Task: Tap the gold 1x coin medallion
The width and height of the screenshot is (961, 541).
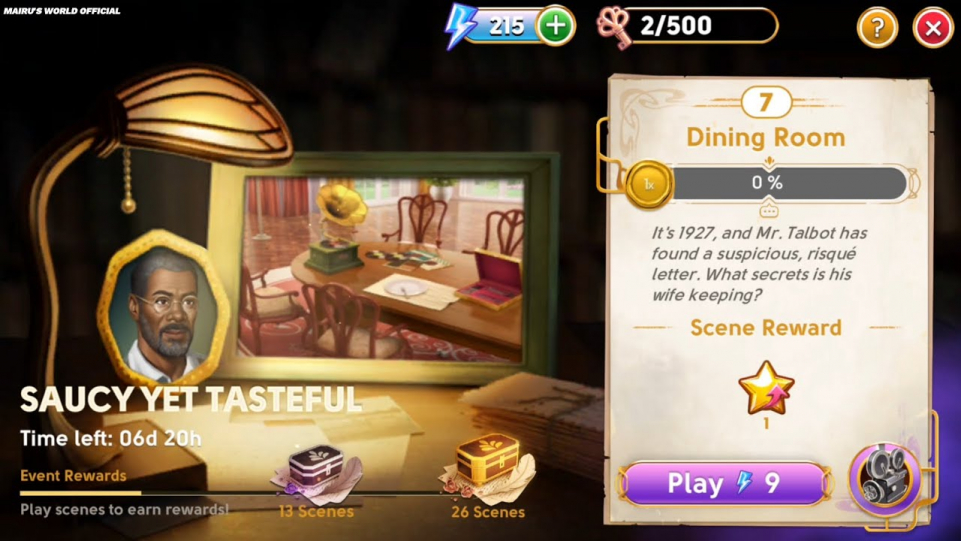Action: [x=649, y=185]
